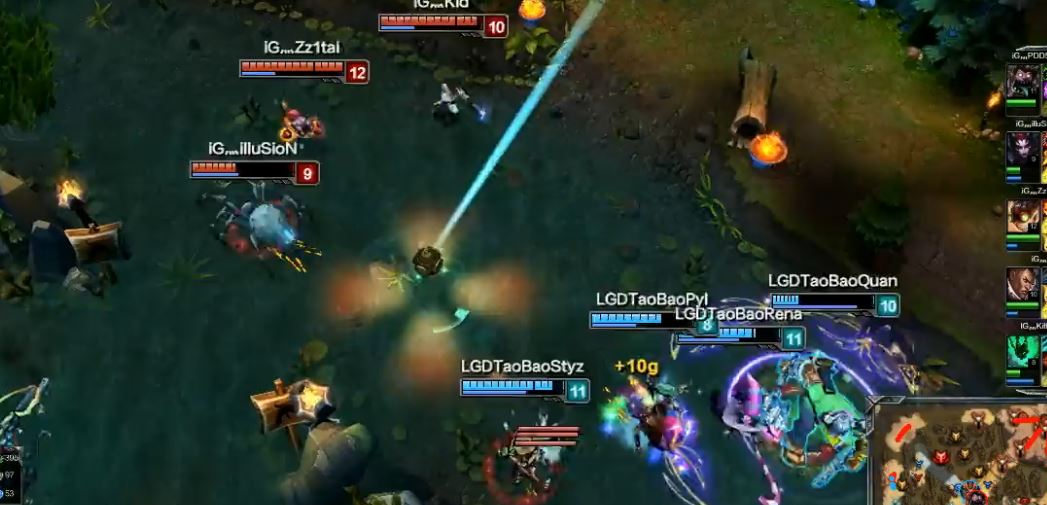This screenshot has width=1047, height=505.
Task: Select the bald bearded champion portrait
Action: click(x=1022, y=286)
